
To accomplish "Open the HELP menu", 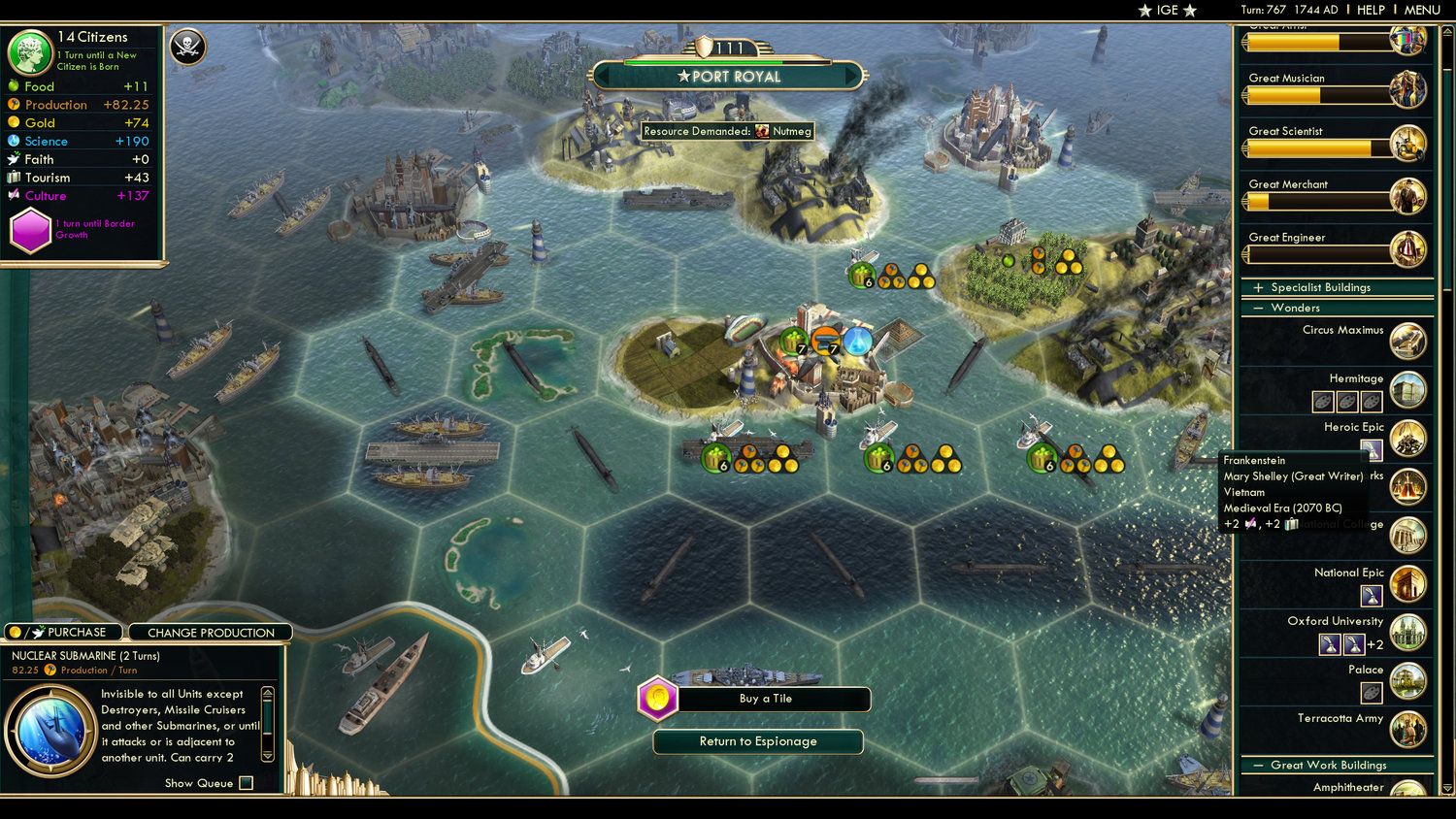I will (1372, 10).
